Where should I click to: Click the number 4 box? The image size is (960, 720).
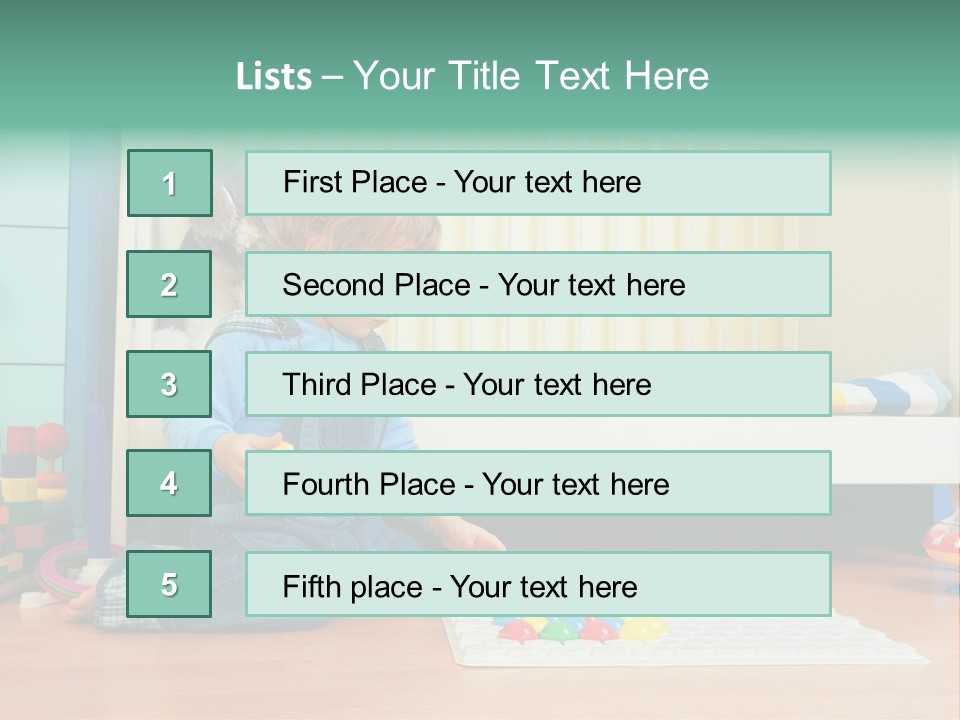(x=169, y=484)
